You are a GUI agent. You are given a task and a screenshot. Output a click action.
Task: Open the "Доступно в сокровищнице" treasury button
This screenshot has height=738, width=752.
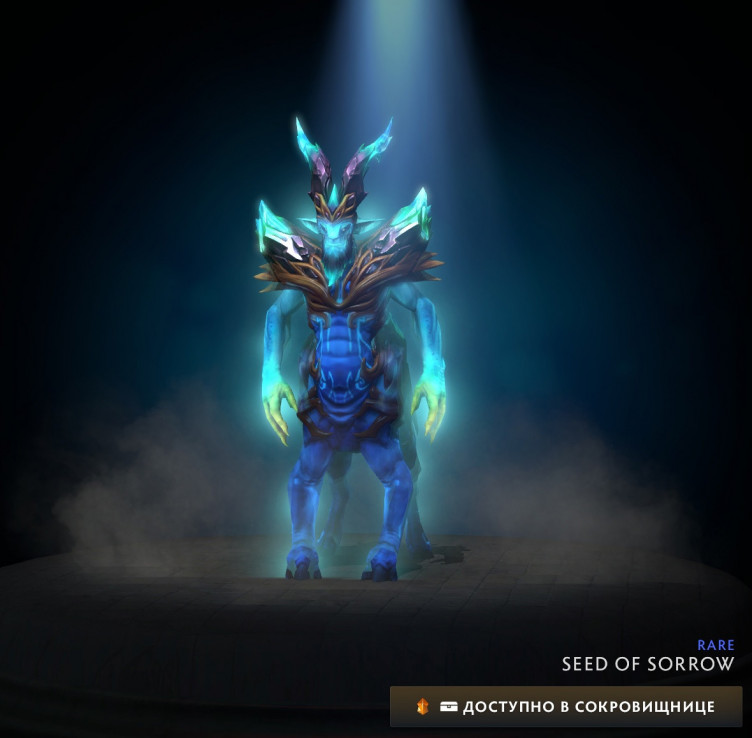point(566,706)
